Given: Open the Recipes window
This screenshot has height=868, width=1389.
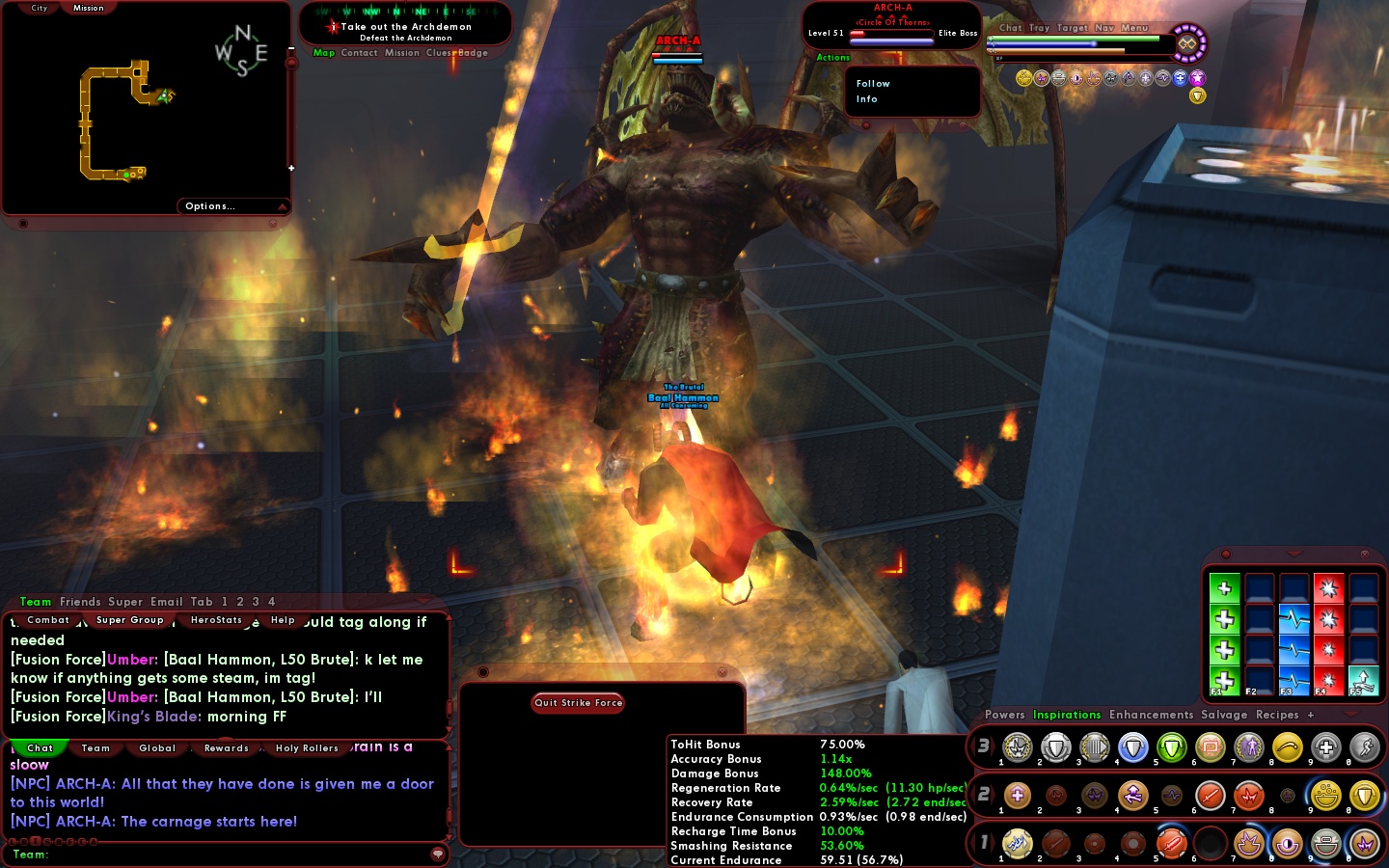Looking at the screenshot, I should tap(1277, 715).
